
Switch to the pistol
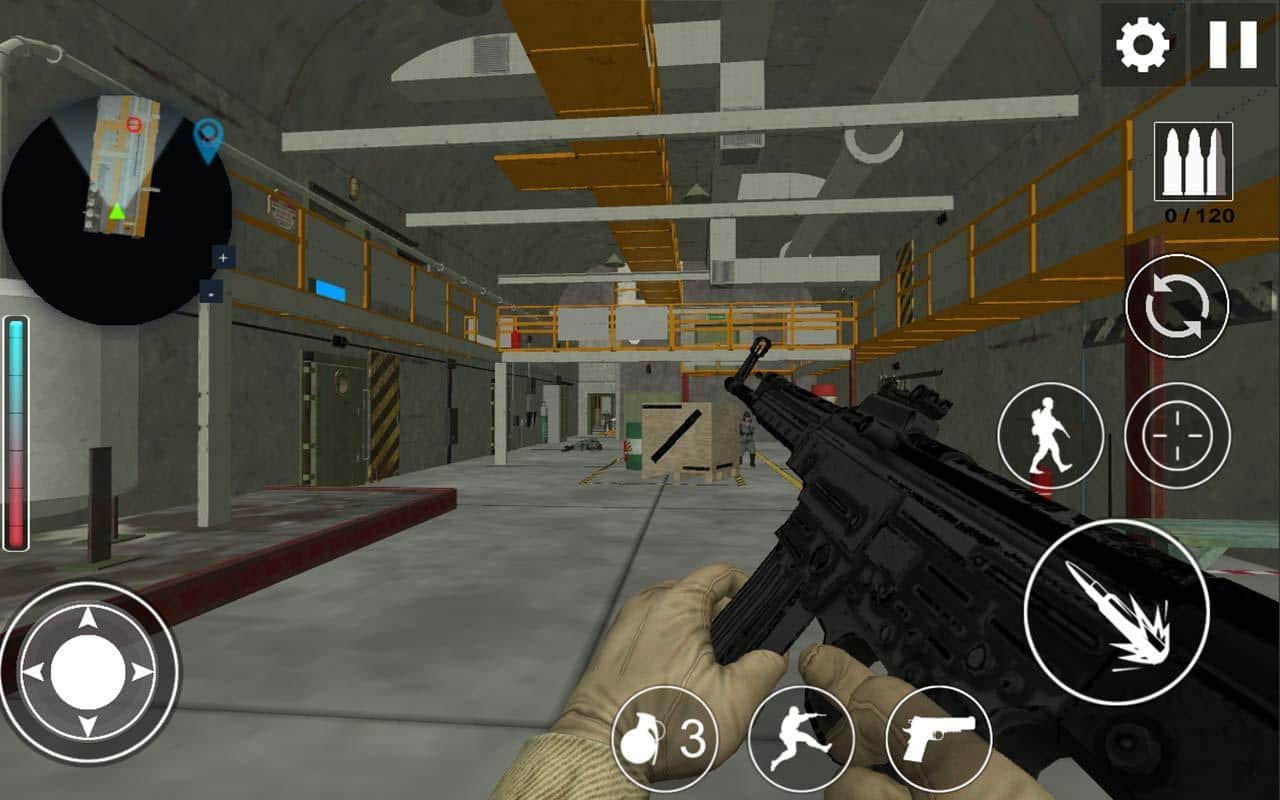coord(938,739)
